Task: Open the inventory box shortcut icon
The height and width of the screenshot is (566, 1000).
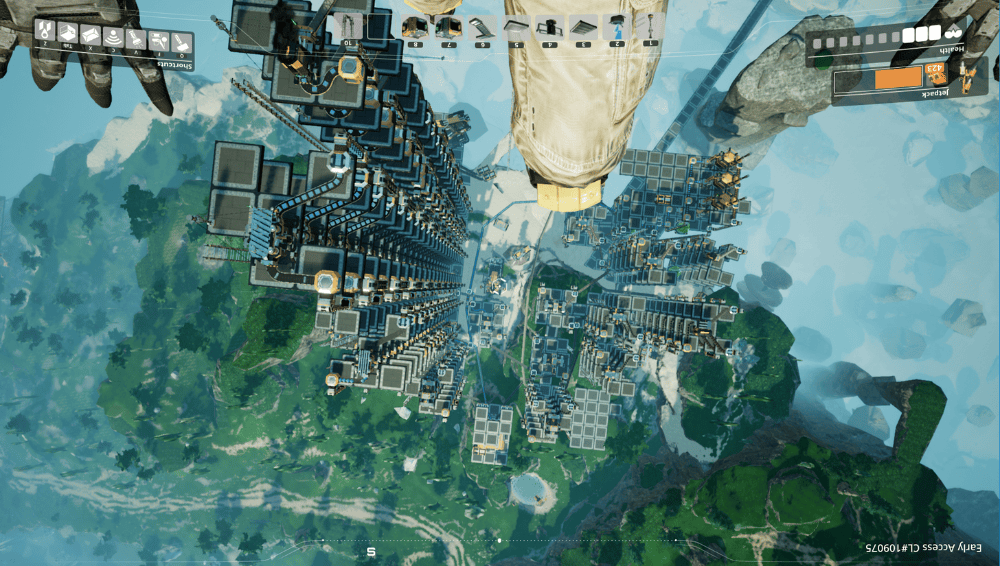Action: pos(67,34)
